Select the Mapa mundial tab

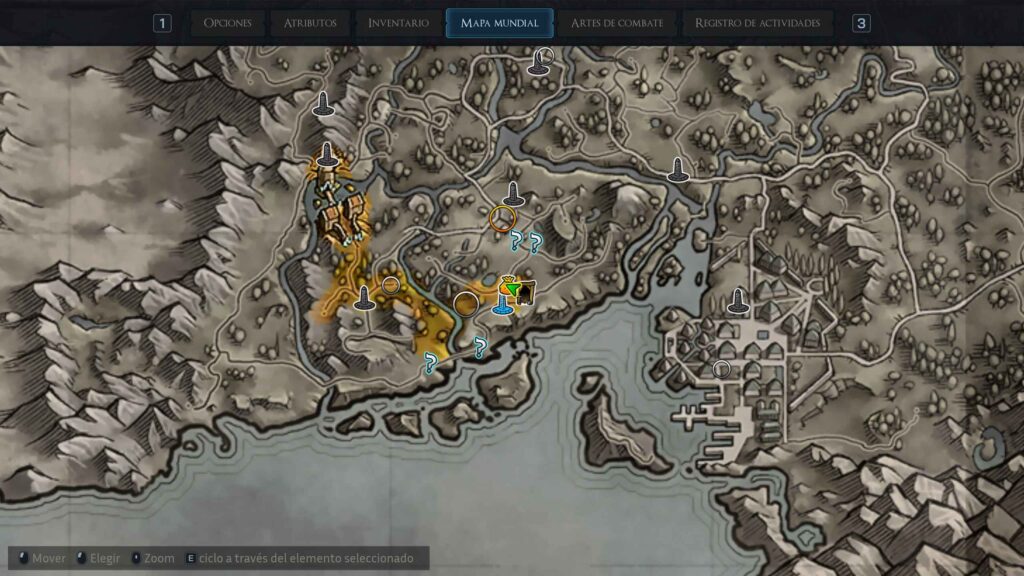(499, 23)
